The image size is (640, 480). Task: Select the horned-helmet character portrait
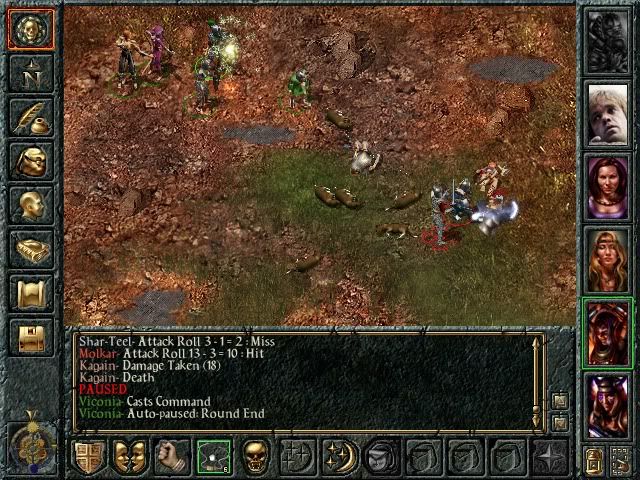point(608,405)
